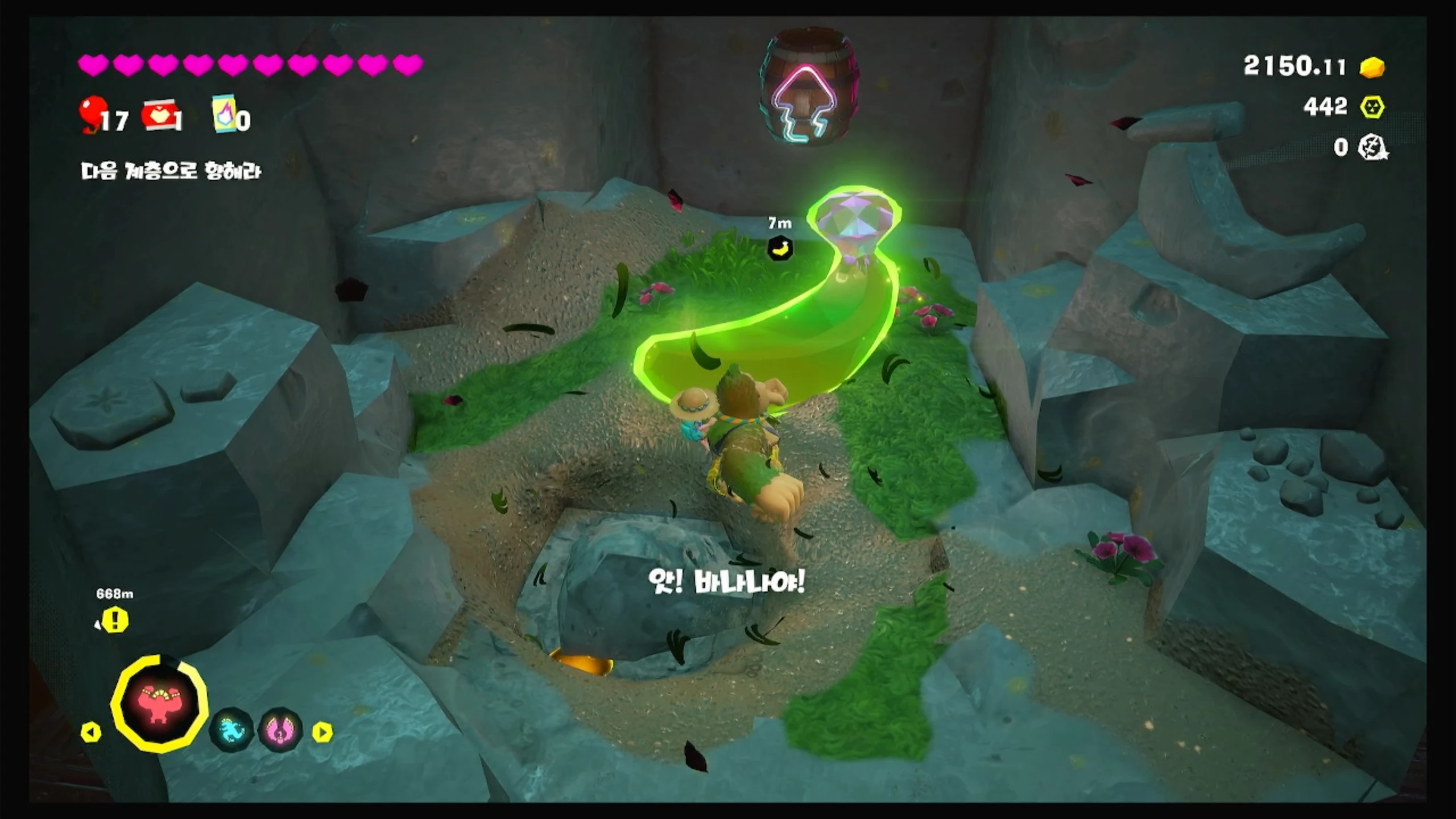Click the banana waypoint marker showing 7m
Image resolution: width=1456 pixels, height=819 pixels.
point(780,248)
